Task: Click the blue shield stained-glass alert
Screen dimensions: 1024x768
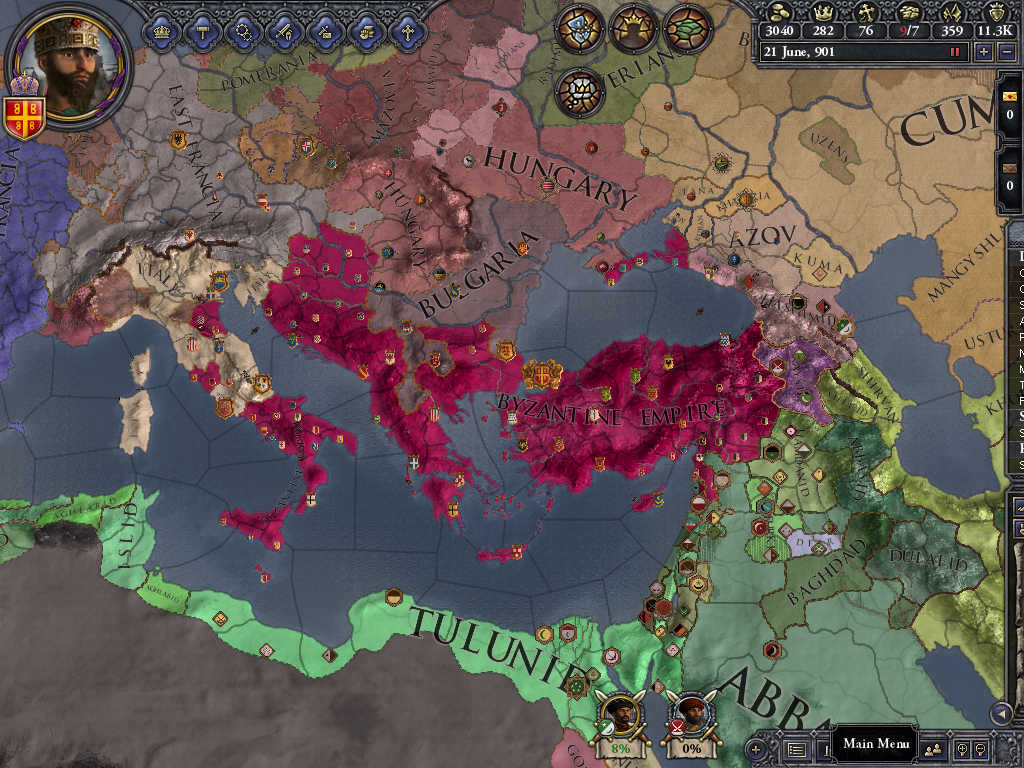Action: (580, 28)
